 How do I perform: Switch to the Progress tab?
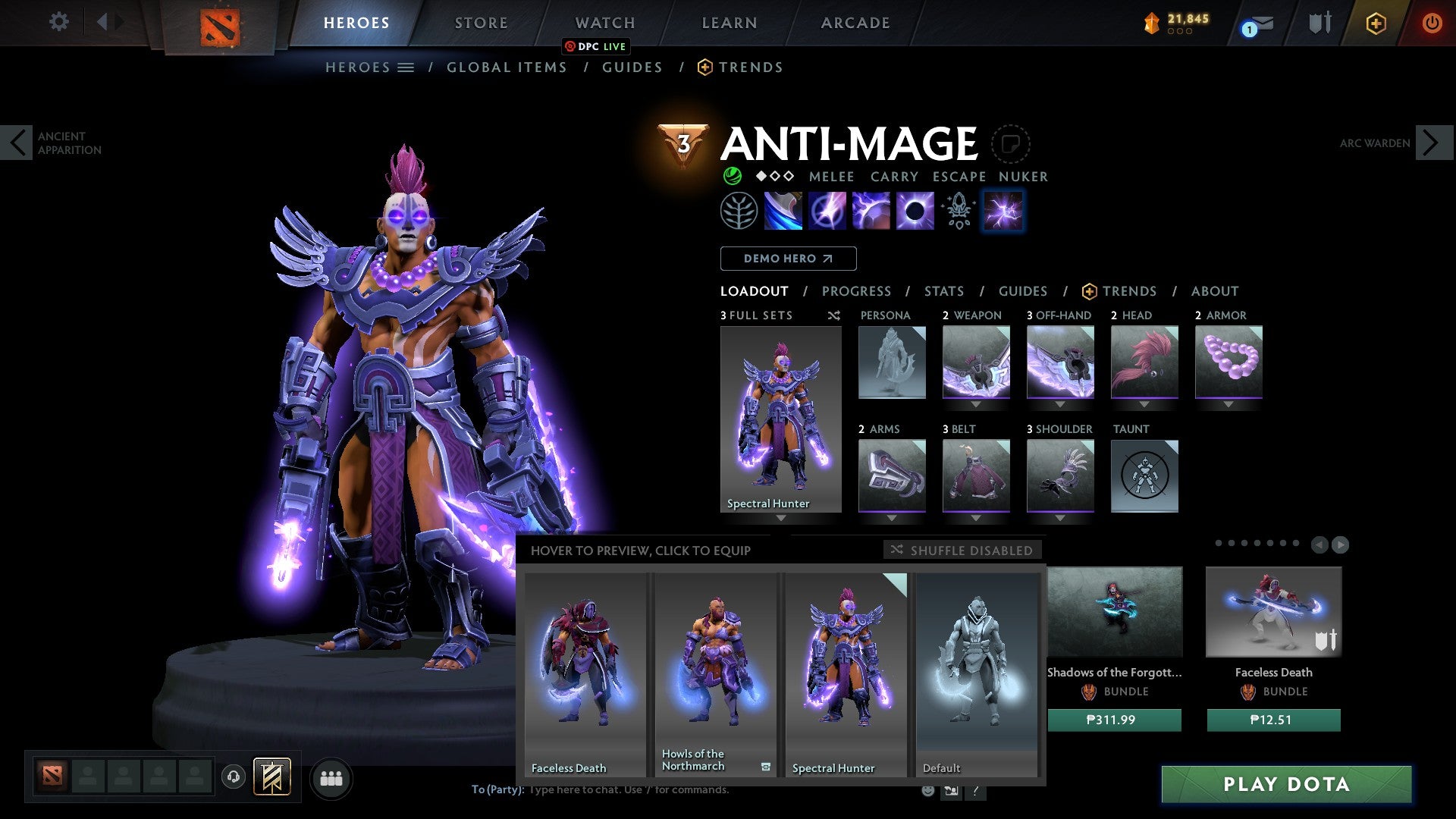point(856,291)
